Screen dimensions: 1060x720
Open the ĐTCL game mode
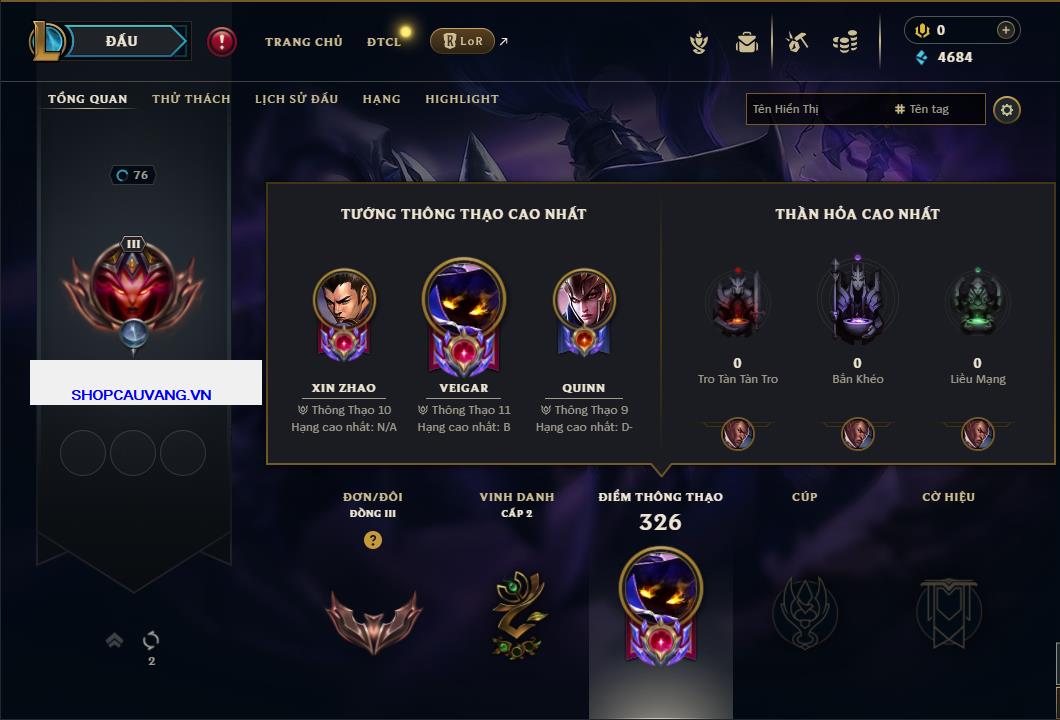tap(384, 42)
